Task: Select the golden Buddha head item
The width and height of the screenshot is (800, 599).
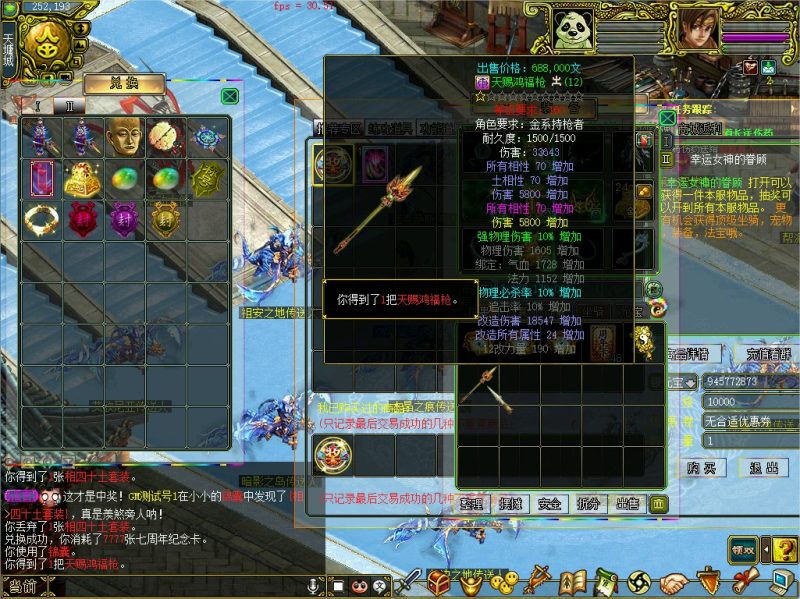Action: click(123, 138)
